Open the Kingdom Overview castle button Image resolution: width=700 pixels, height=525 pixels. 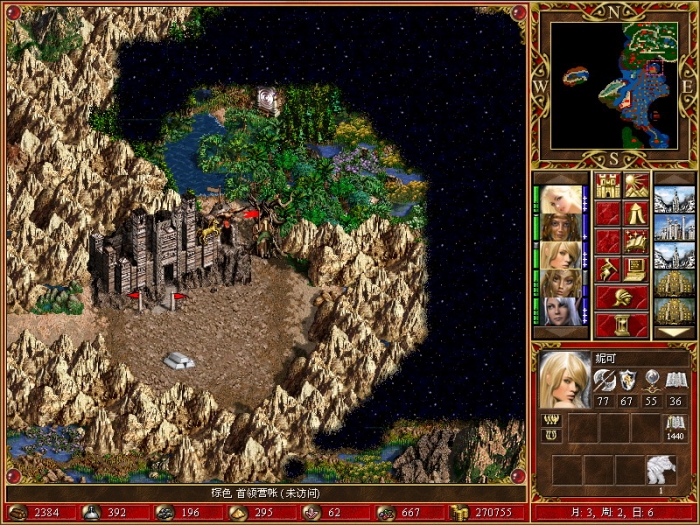(x=607, y=185)
